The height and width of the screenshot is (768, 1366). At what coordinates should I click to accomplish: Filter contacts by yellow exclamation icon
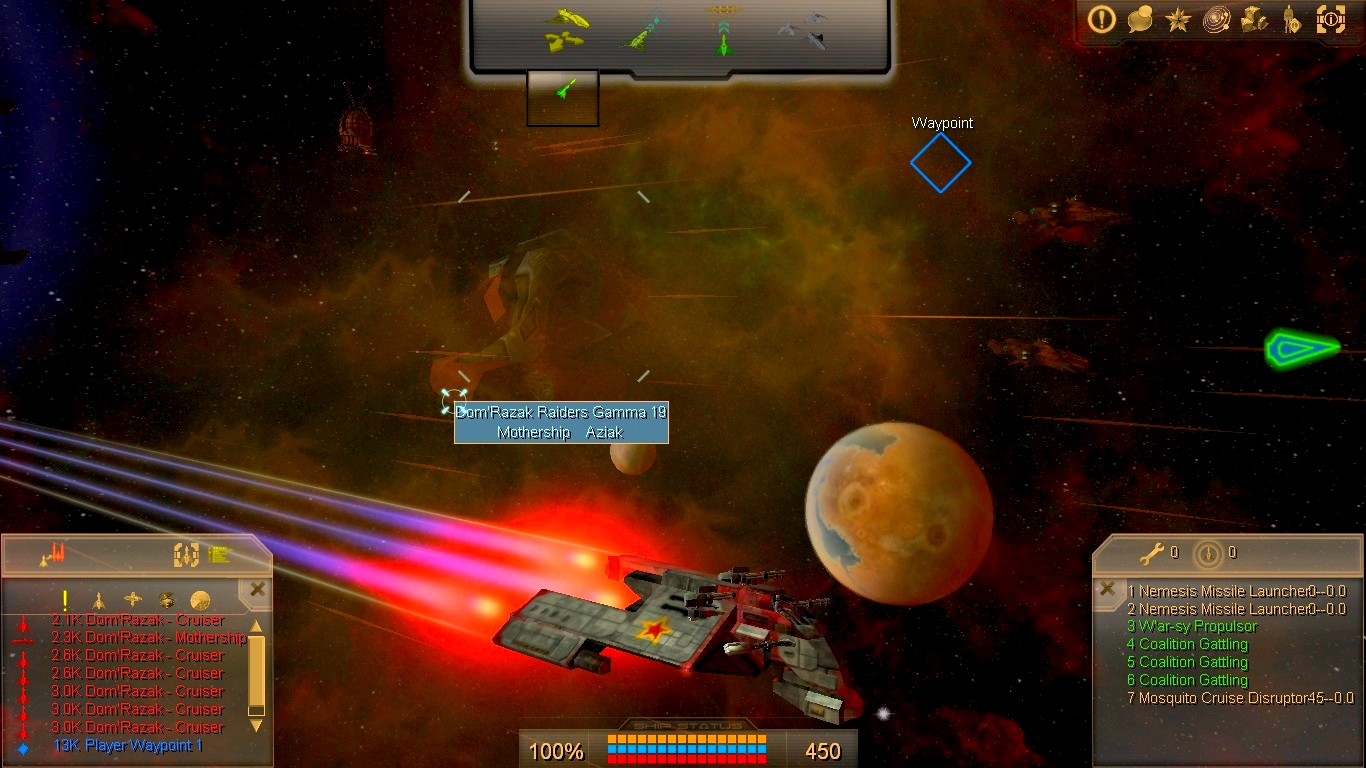65,600
